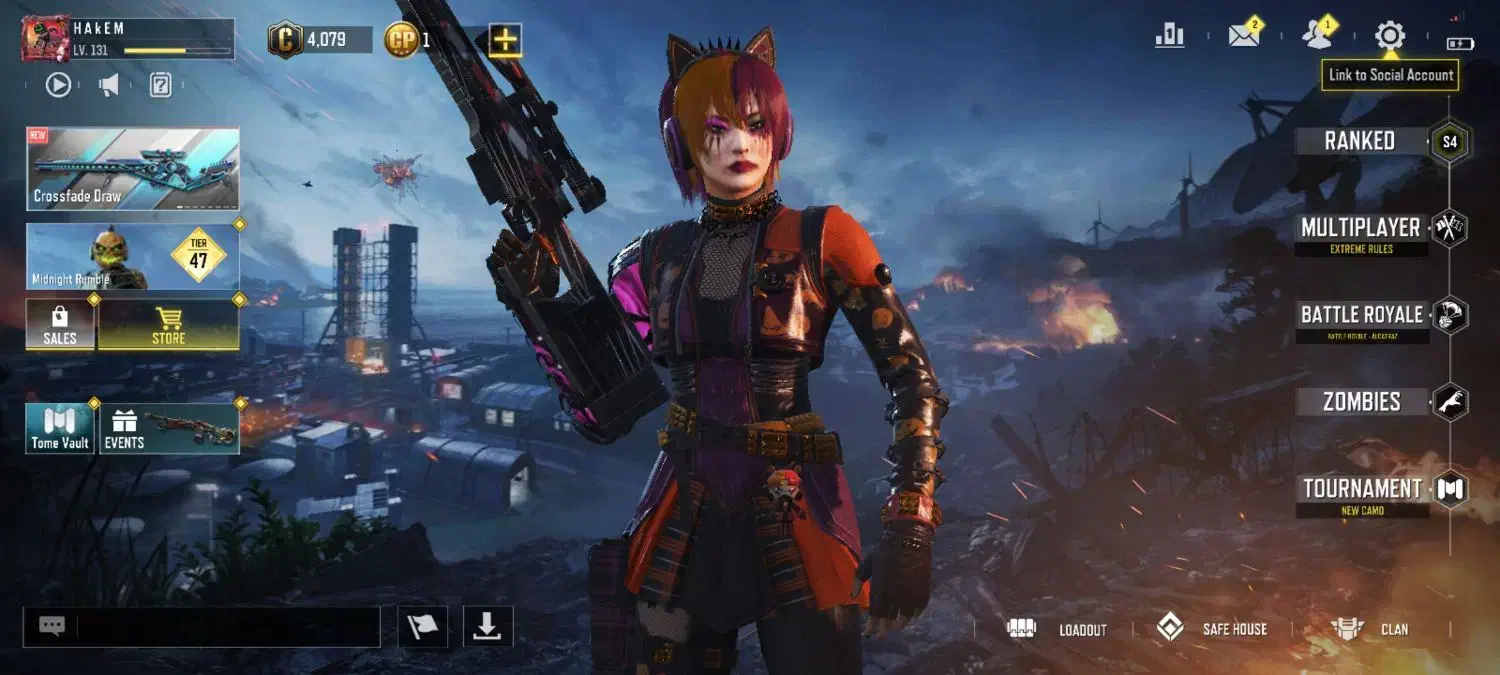The image size is (1500, 675).
Task: Select Ranked mode
Action: pos(1362,141)
